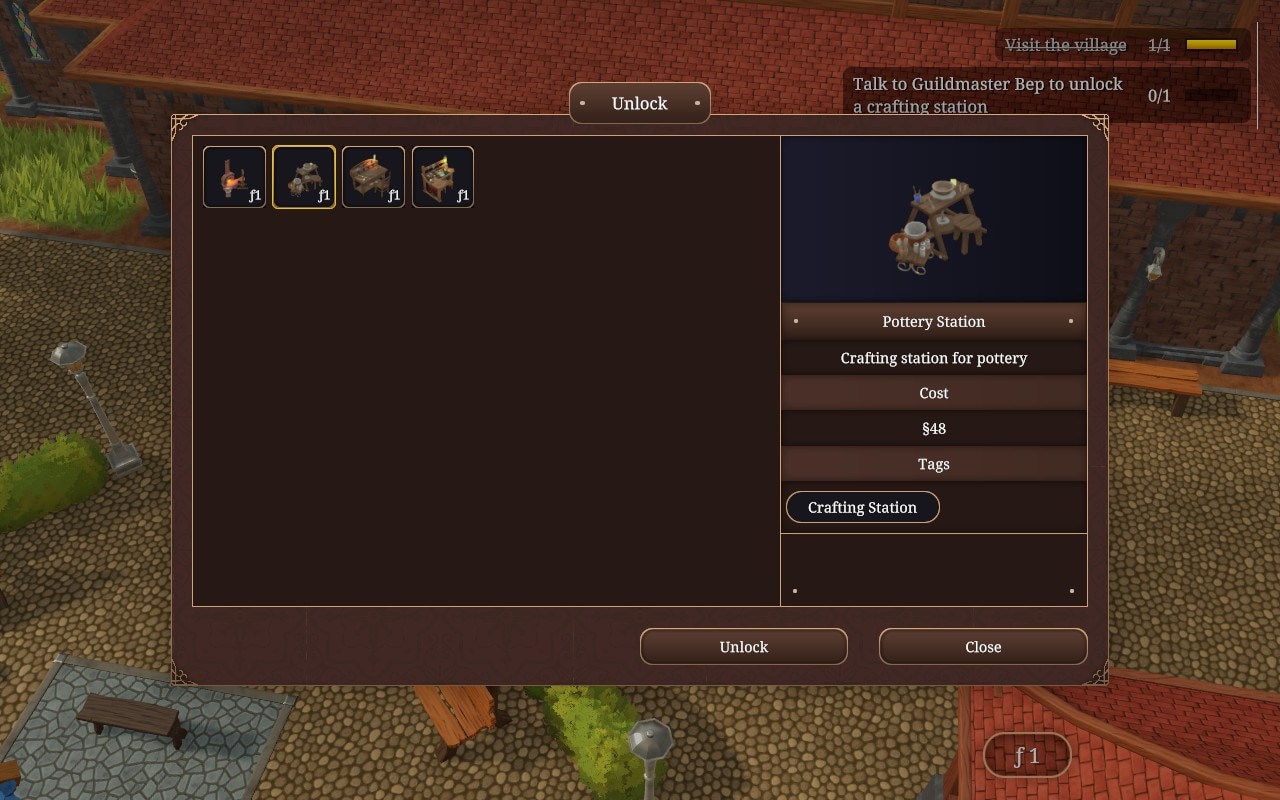The width and height of the screenshot is (1280, 800).
Task: Click the Pottery Station preview image
Action: click(x=933, y=220)
